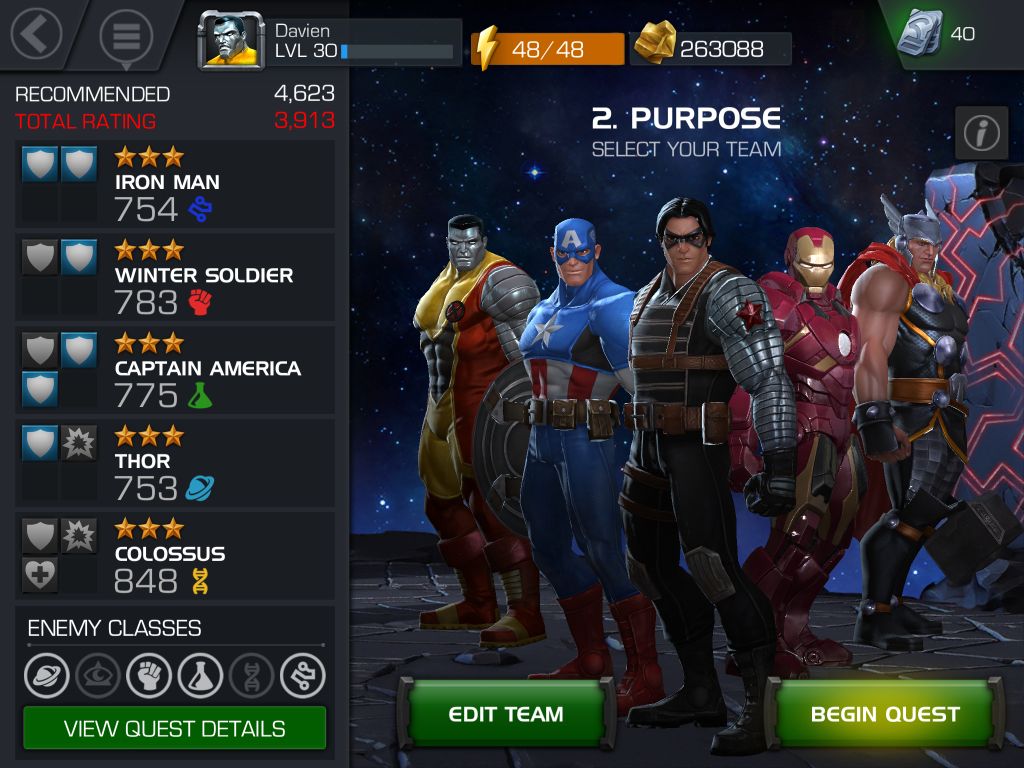Tap the gold currency counter

point(711,48)
